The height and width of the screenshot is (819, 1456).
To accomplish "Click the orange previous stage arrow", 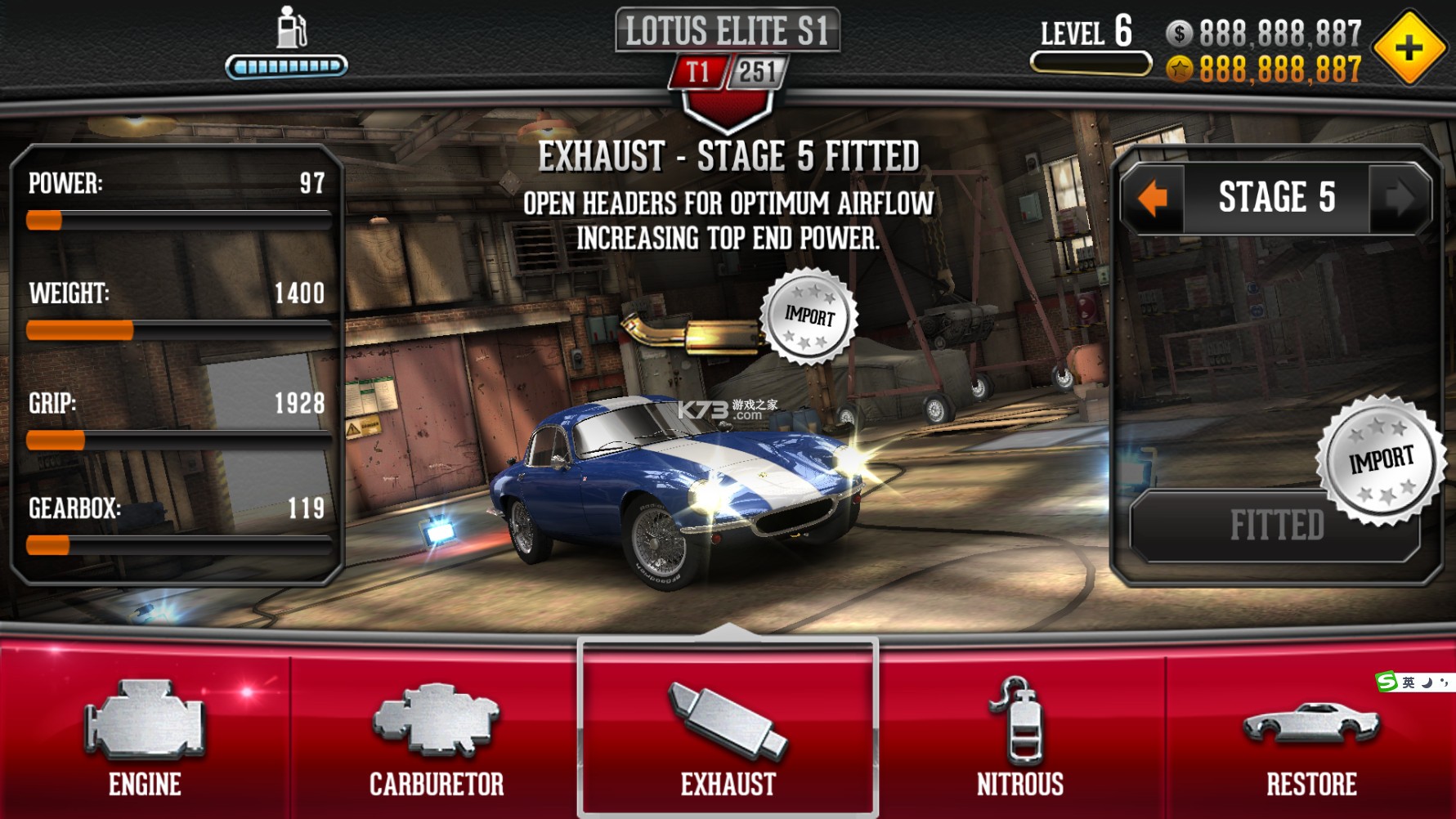I will tap(1153, 198).
